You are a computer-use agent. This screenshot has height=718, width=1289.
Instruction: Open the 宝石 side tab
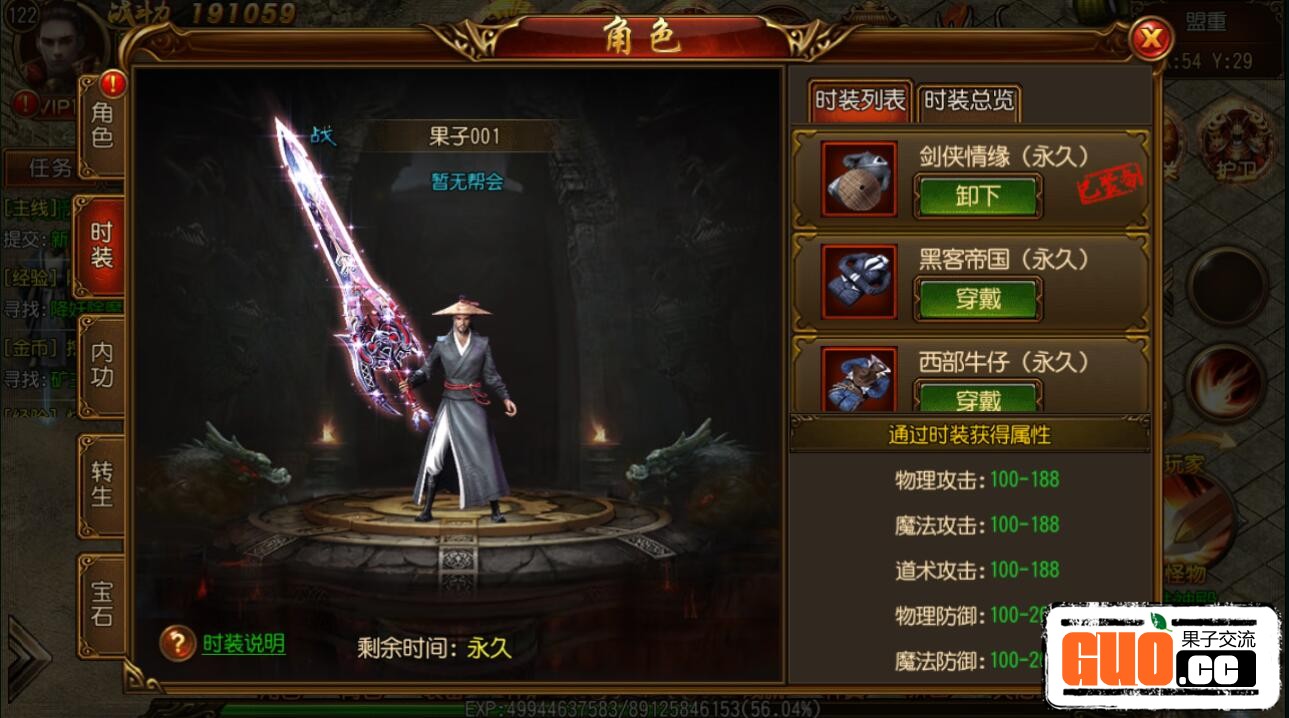102,603
